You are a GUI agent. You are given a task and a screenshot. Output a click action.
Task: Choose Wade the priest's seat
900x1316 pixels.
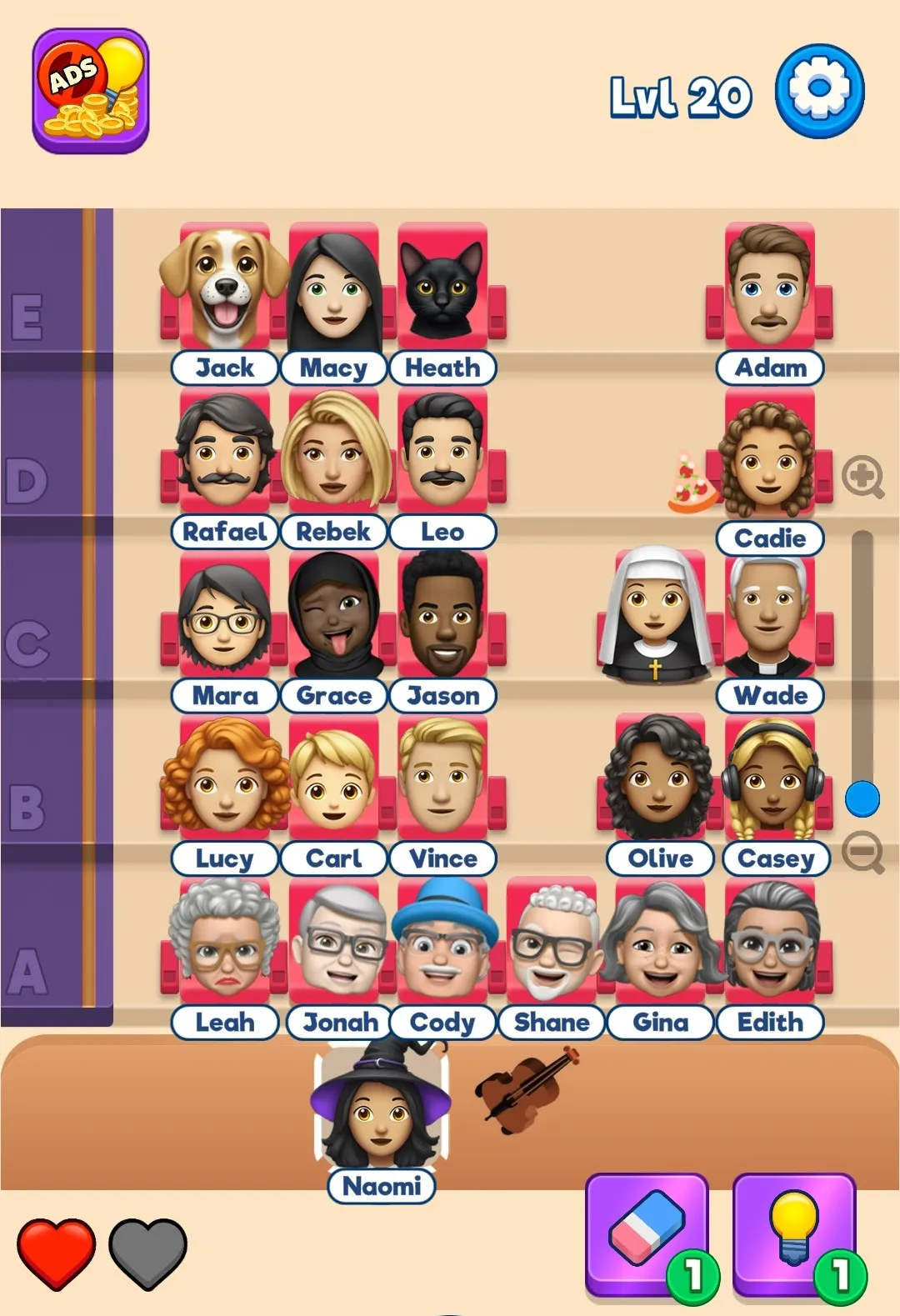[x=769, y=617]
